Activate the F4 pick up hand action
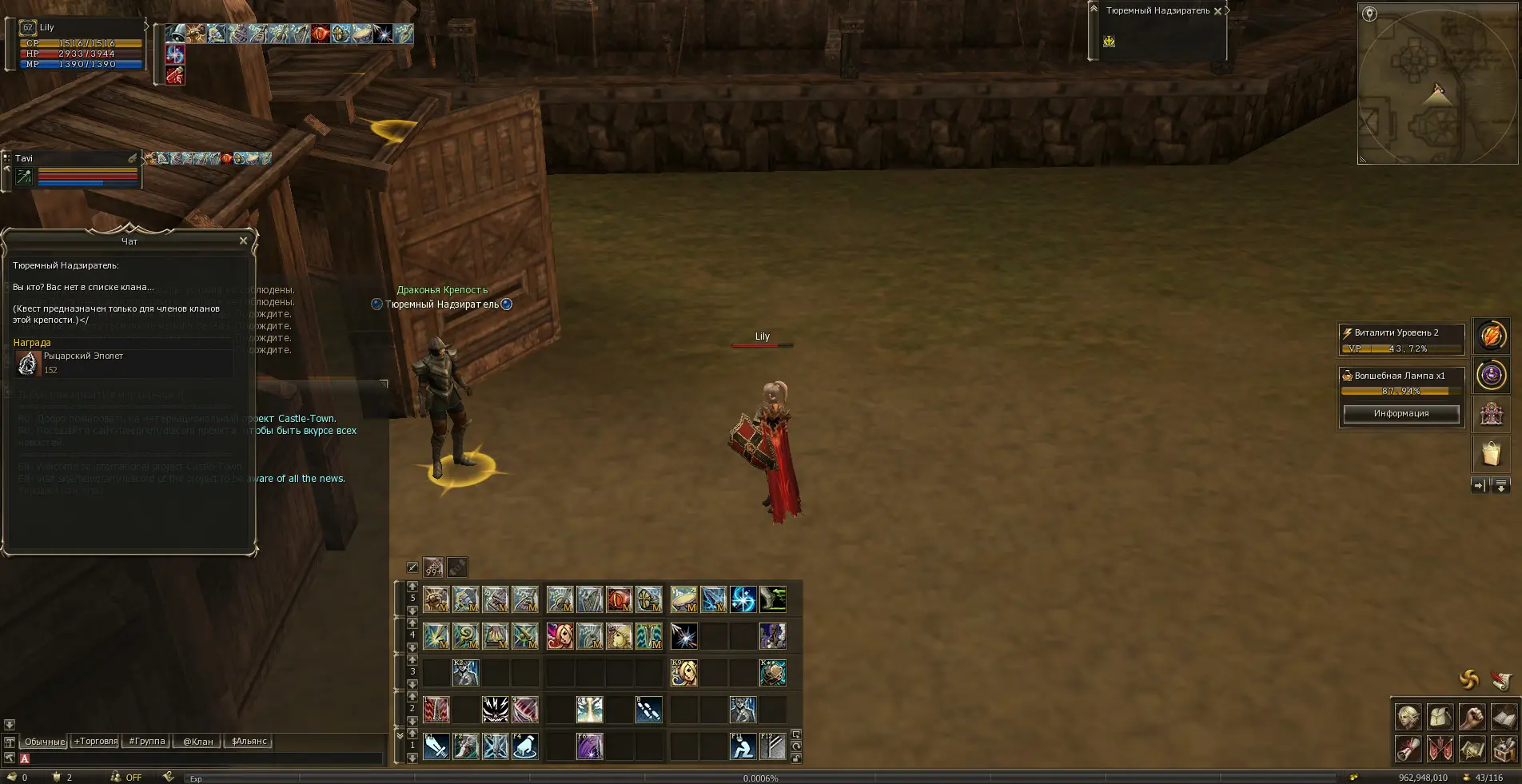1522x784 pixels. (x=524, y=746)
